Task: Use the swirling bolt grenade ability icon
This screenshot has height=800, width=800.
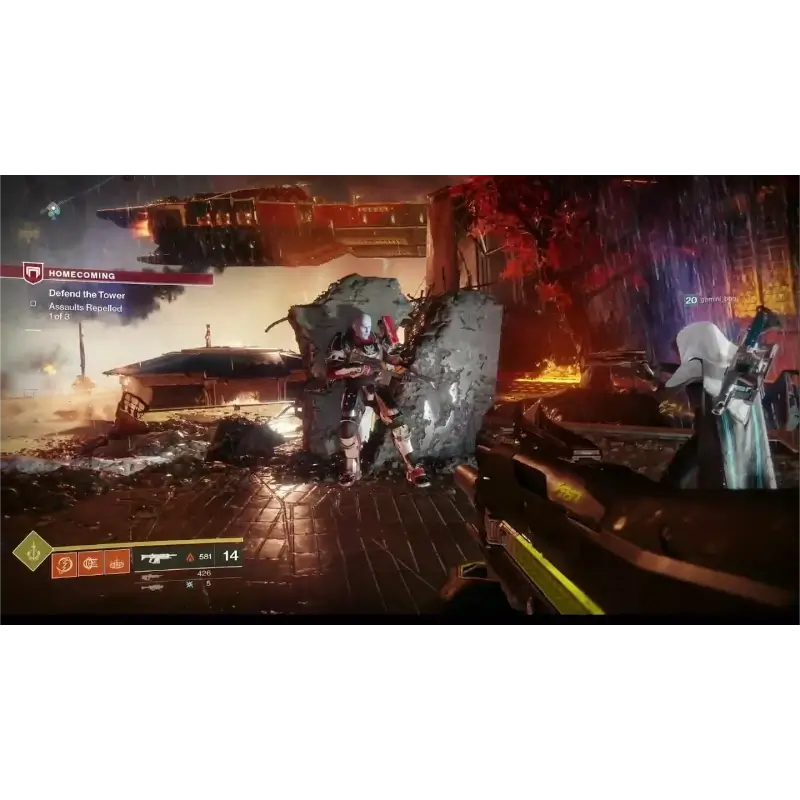Action: tap(65, 562)
